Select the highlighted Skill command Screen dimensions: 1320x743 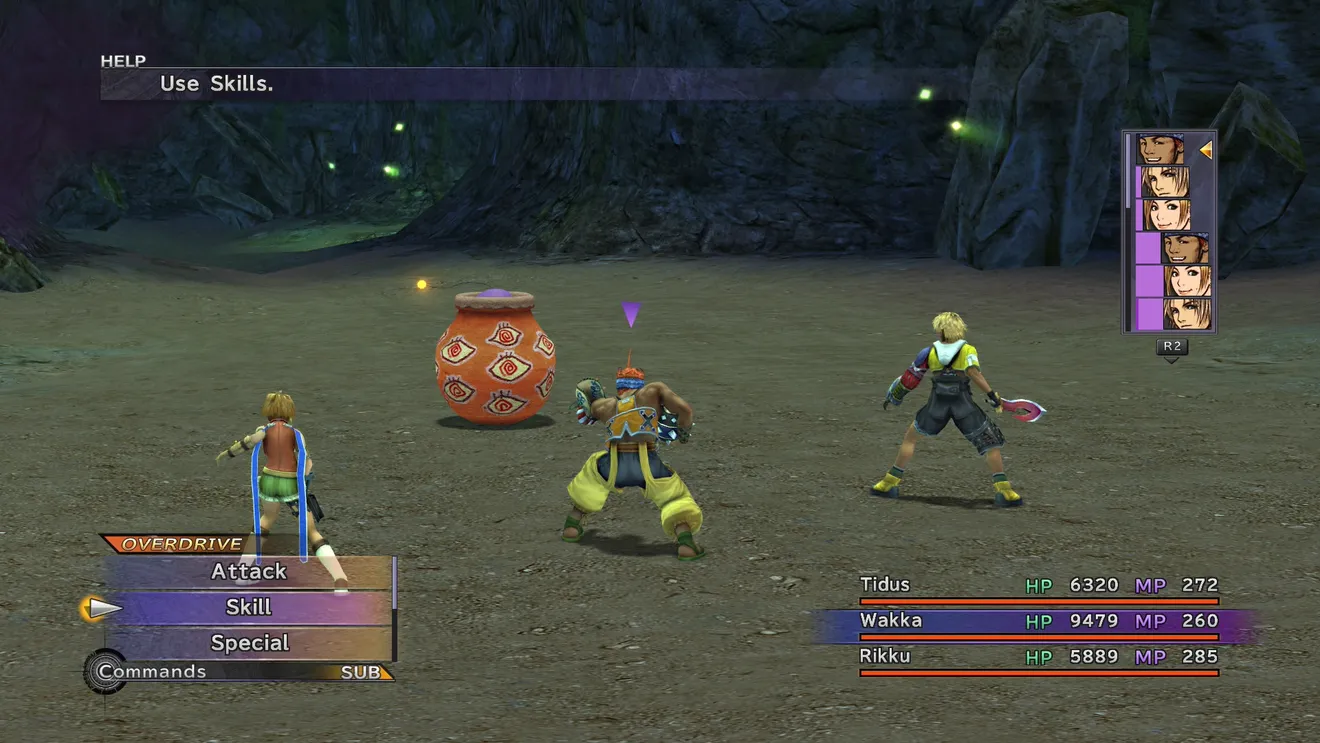pos(248,607)
